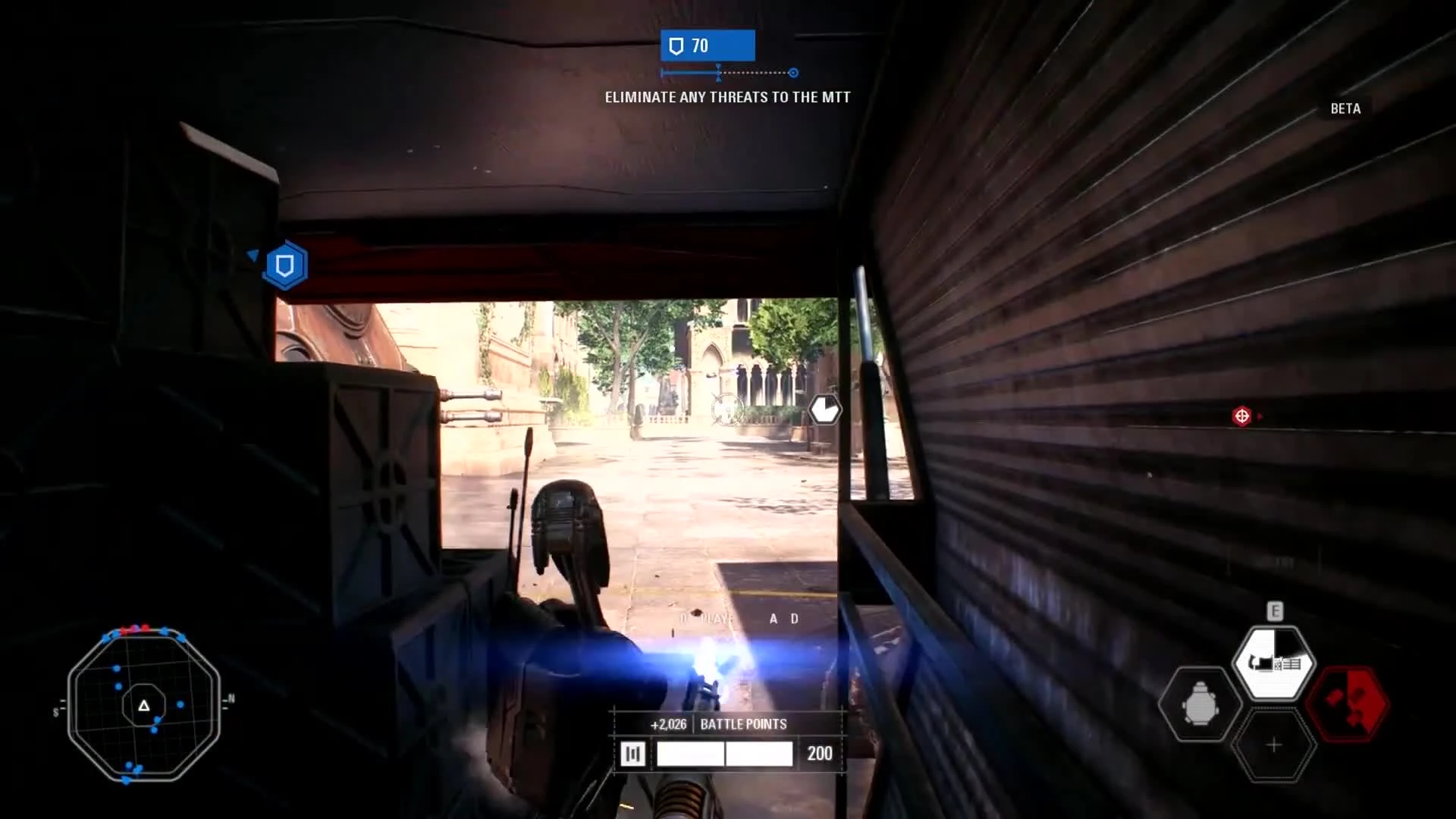Click the blue MTT objective marker
The image size is (1456, 819).
284,265
